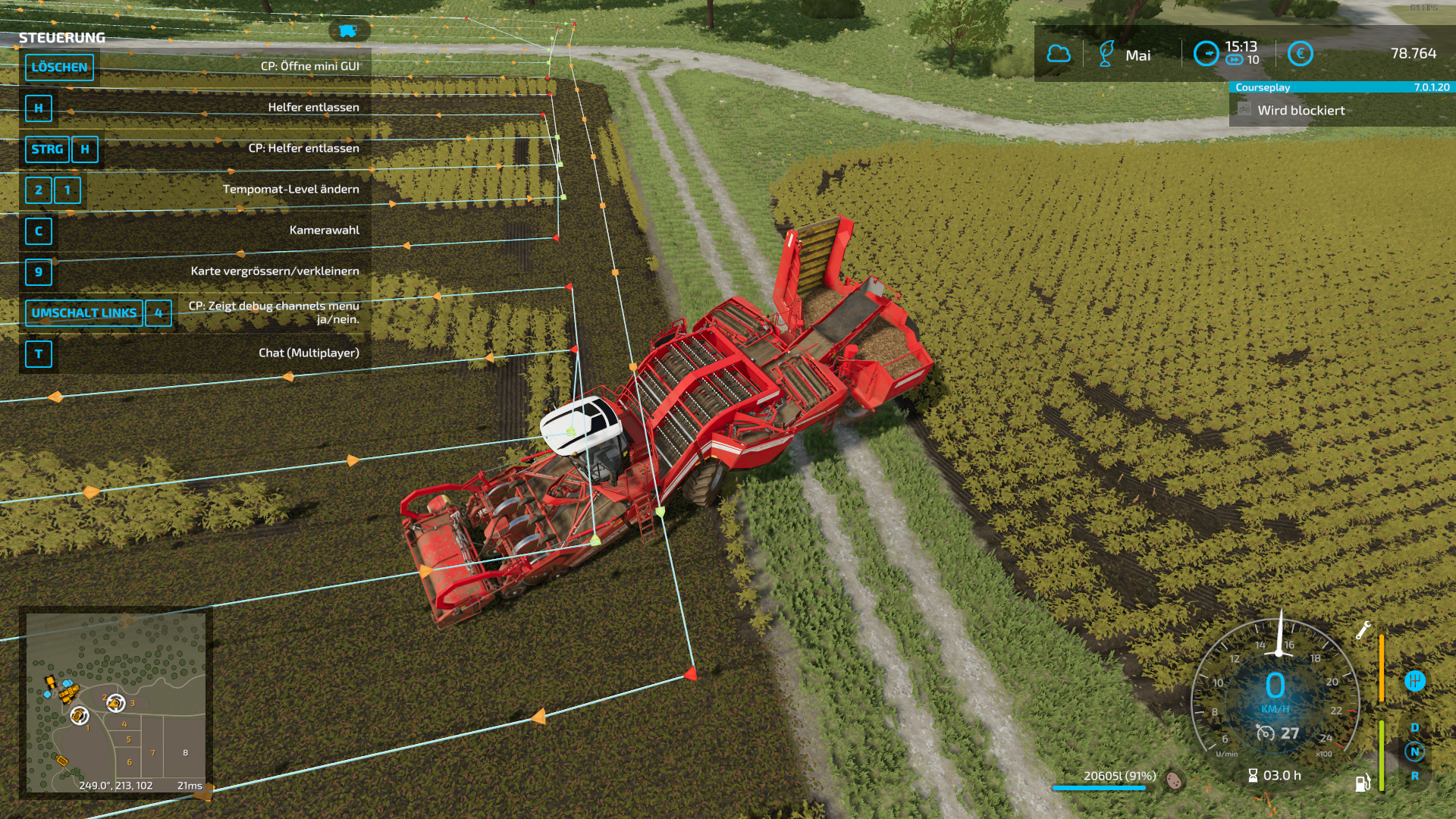Click the Euro money icon
This screenshot has width=1456, height=819.
tap(1300, 54)
